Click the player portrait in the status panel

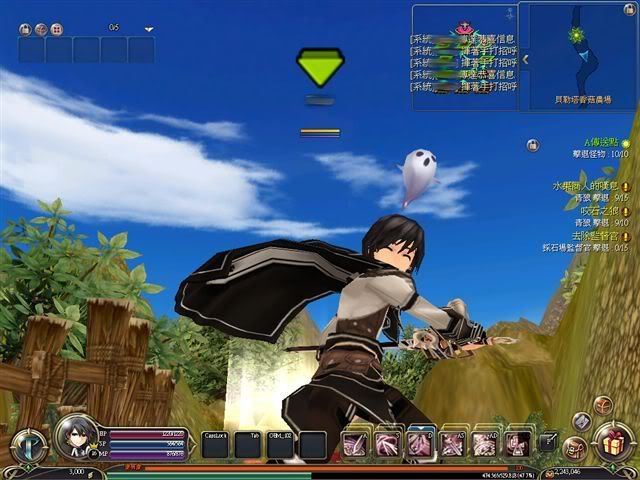coord(73,436)
